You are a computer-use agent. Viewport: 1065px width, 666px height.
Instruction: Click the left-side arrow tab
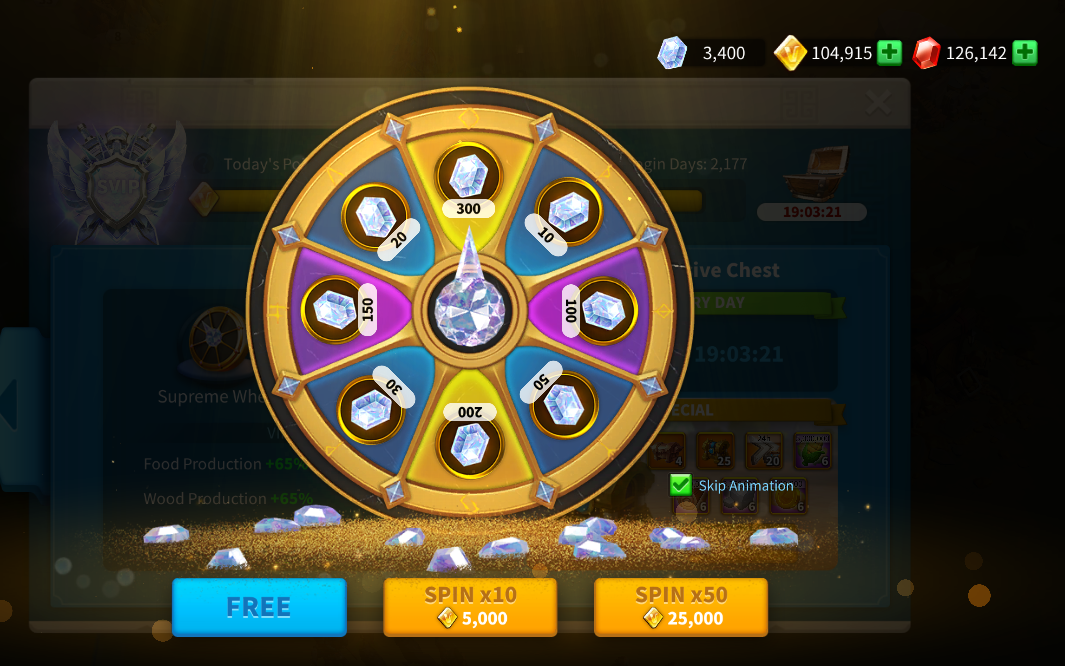coord(14,405)
